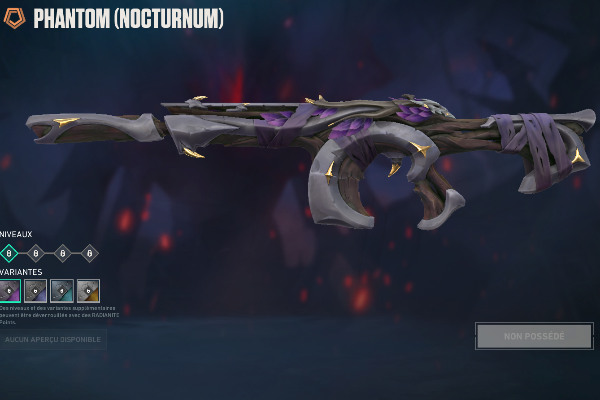Click the AUCUN APERÇU DISPONIBLE button
Image resolution: width=600 pixels, height=400 pixels.
(52, 340)
